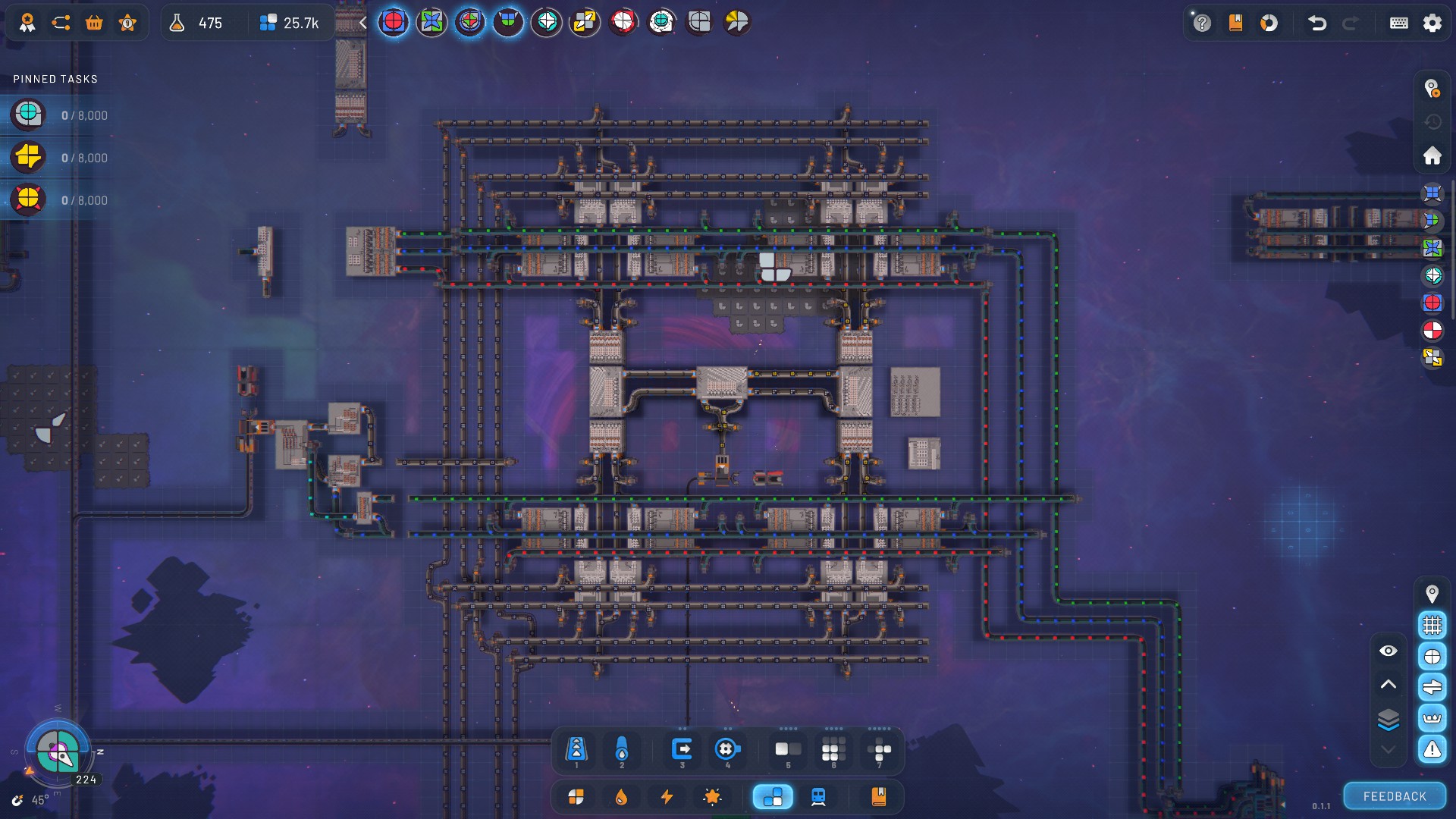The image size is (1456, 819).
Task: Toggle the grid overlay
Action: point(1432,625)
